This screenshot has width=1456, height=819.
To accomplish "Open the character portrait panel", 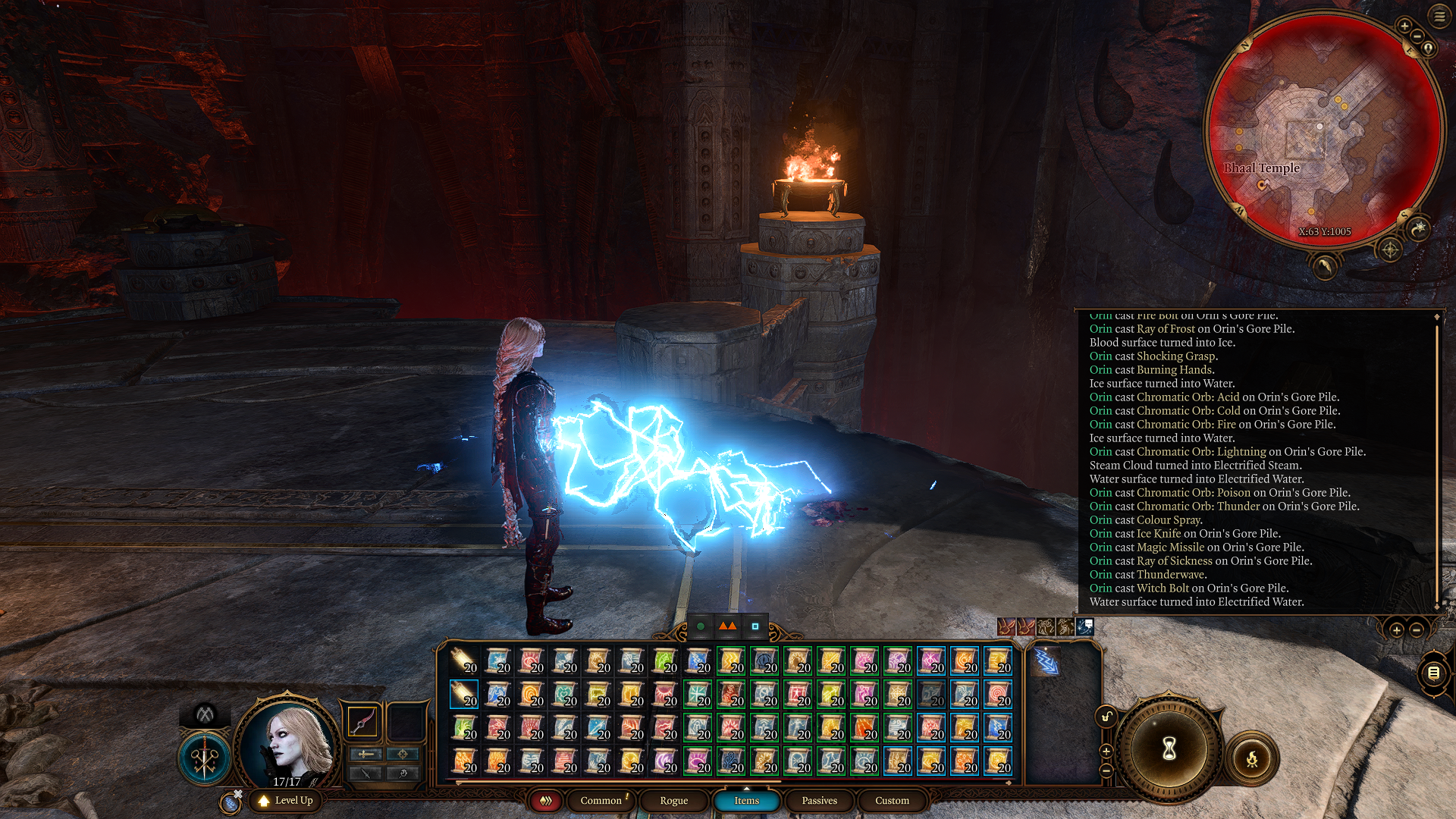I will point(288,743).
